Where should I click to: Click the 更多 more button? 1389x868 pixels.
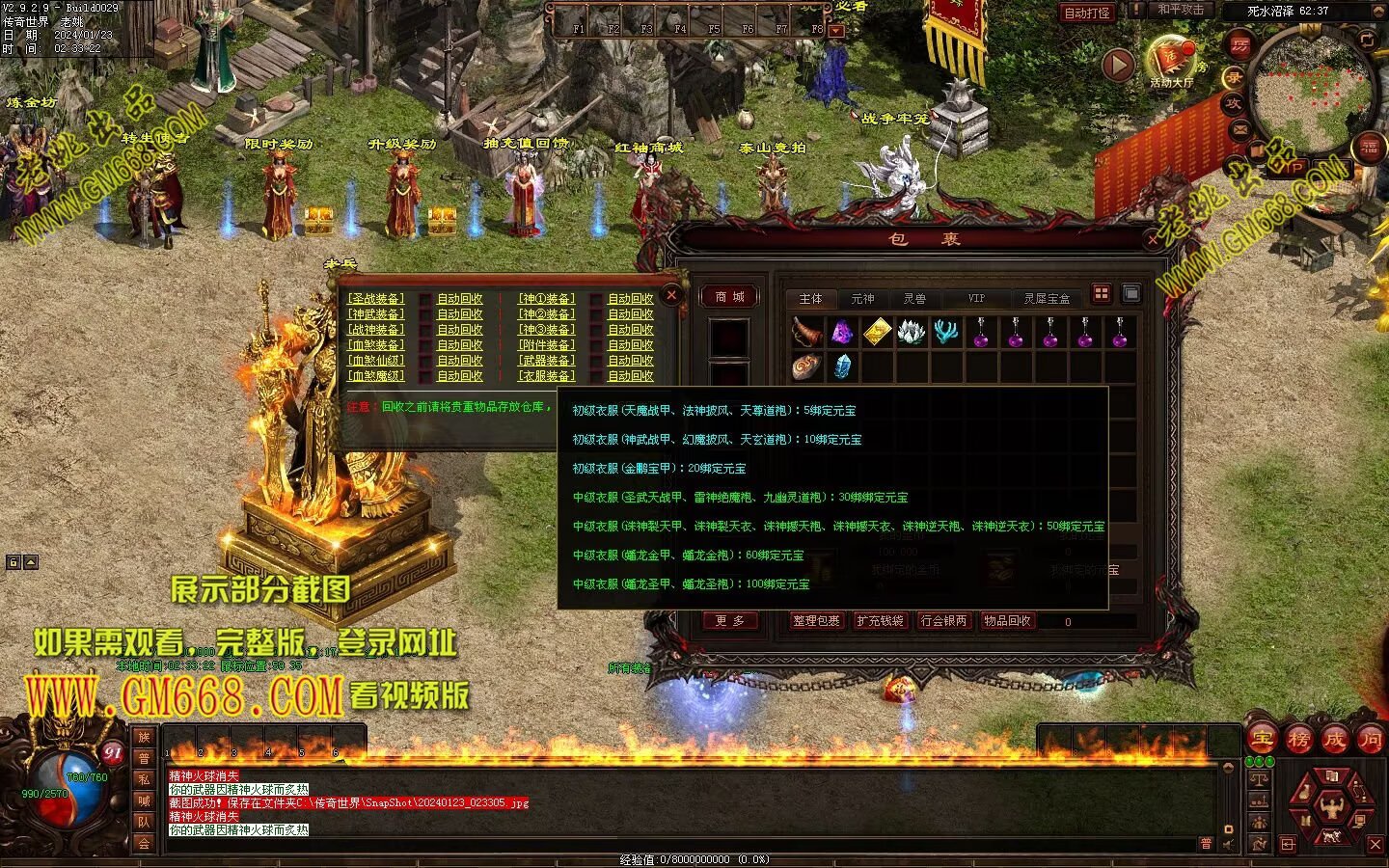[x=729, y=621]
